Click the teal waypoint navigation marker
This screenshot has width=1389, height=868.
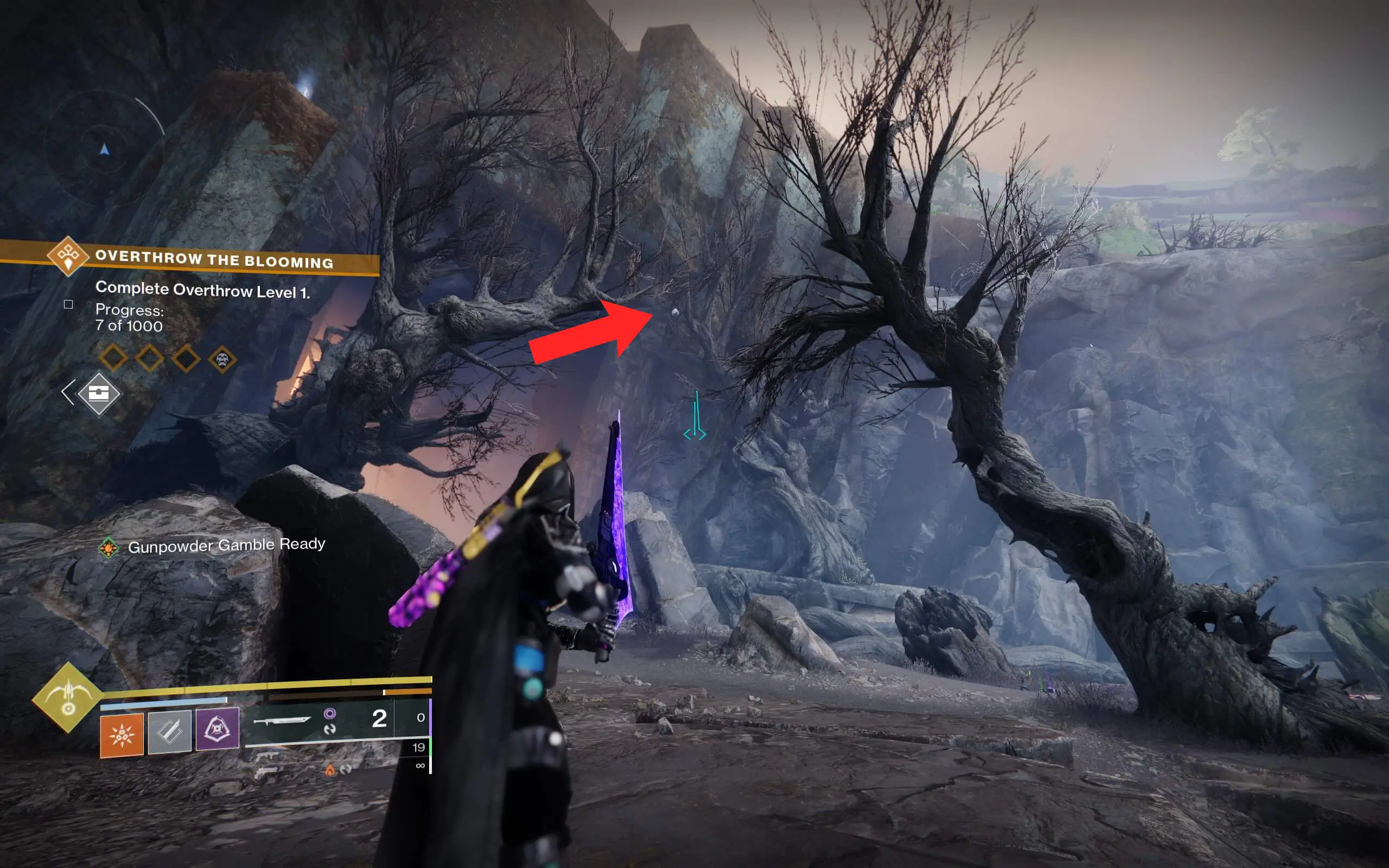[x=696, y=419]
